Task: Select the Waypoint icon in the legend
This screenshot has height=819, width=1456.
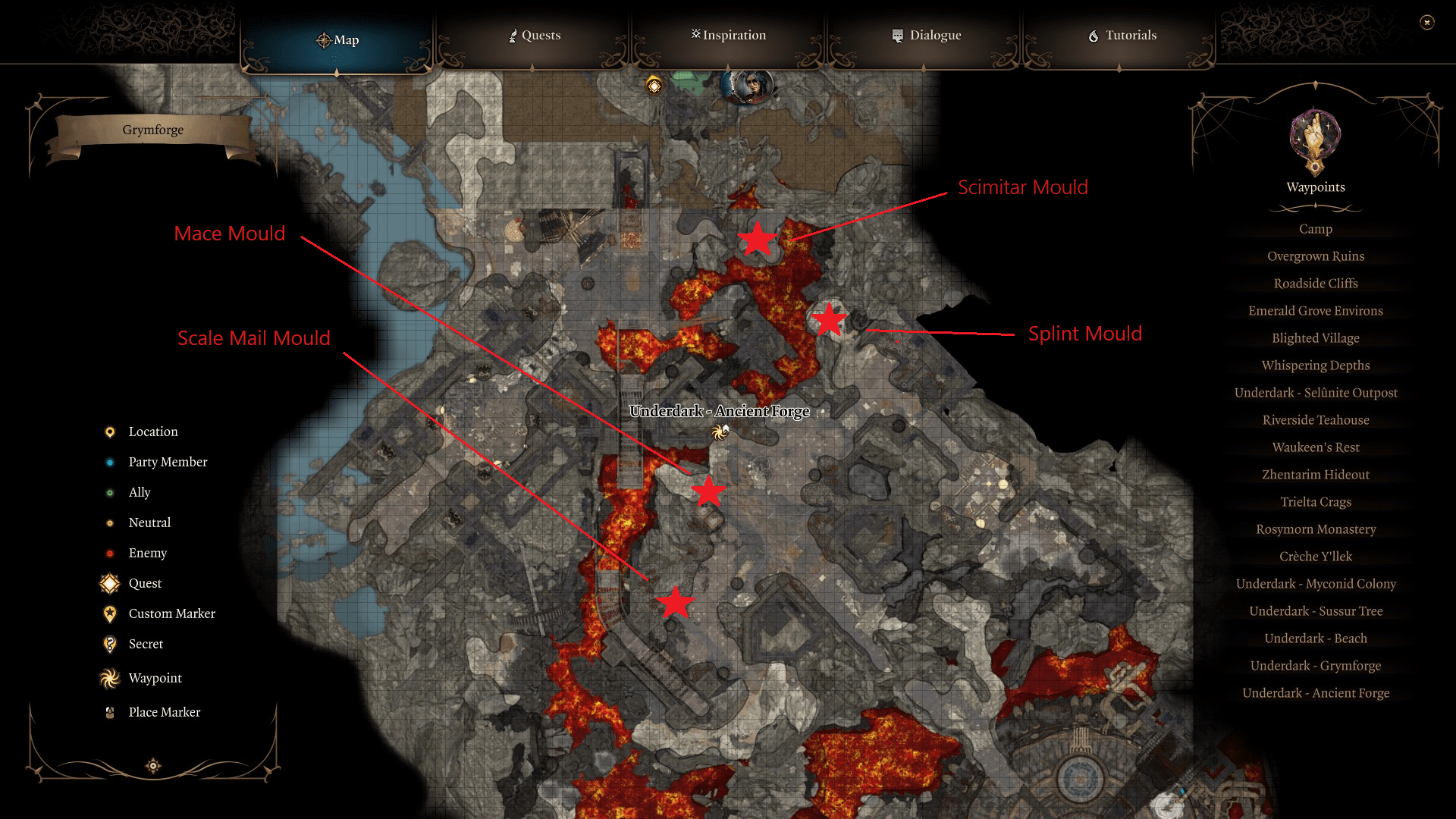Action: (x=109, y=677)
